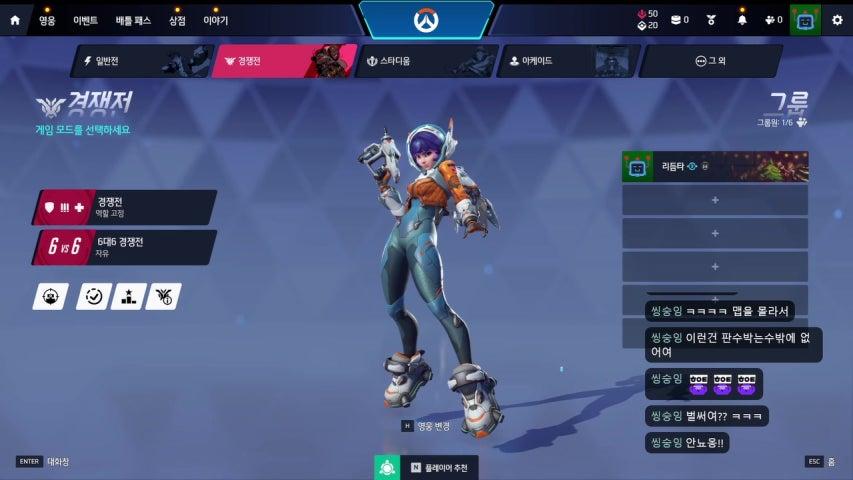
Task: Open the player profile avatar
Action: [805, 20]
